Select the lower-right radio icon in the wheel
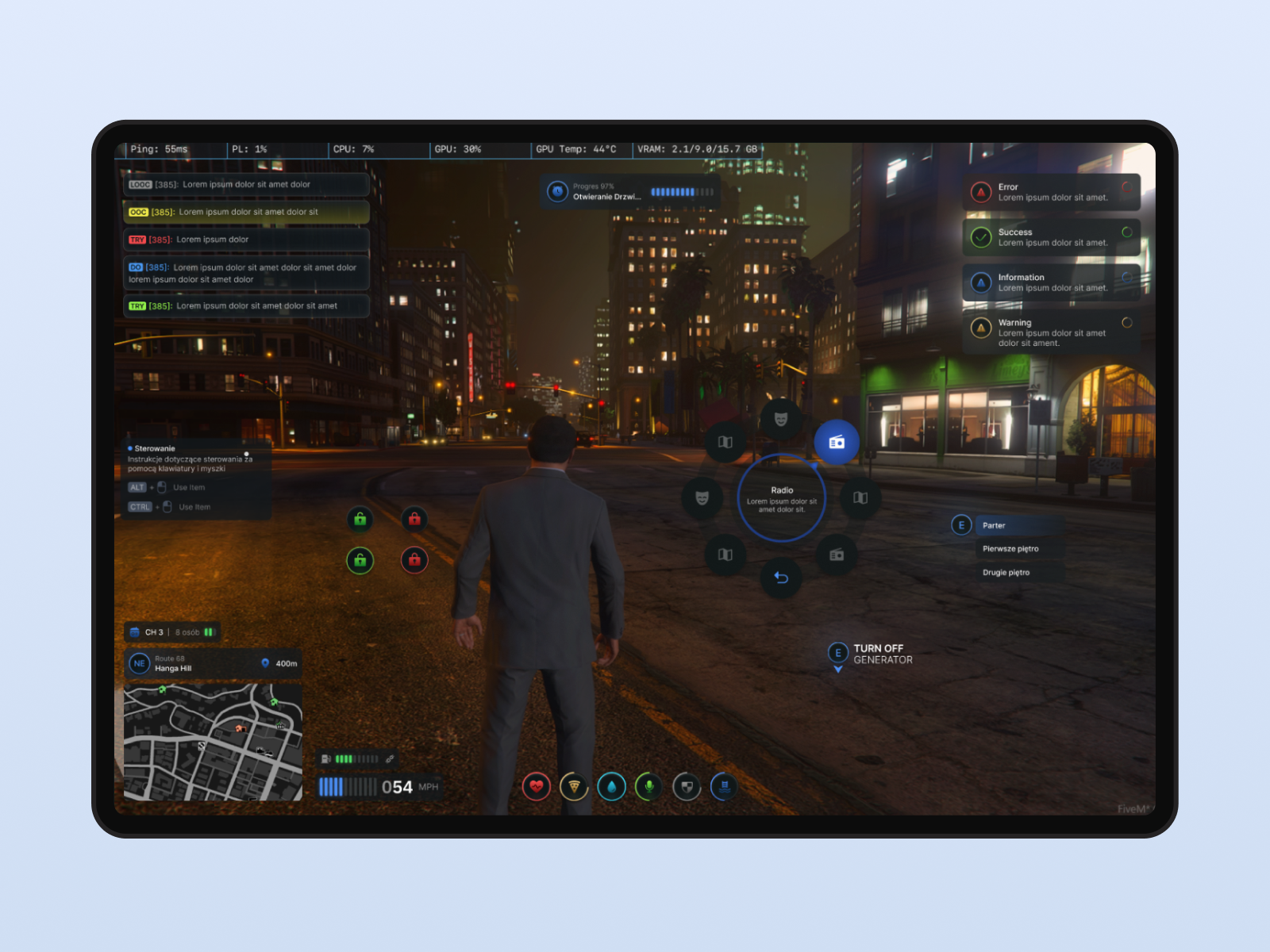The image size is (1270, 952). [836, 555]
